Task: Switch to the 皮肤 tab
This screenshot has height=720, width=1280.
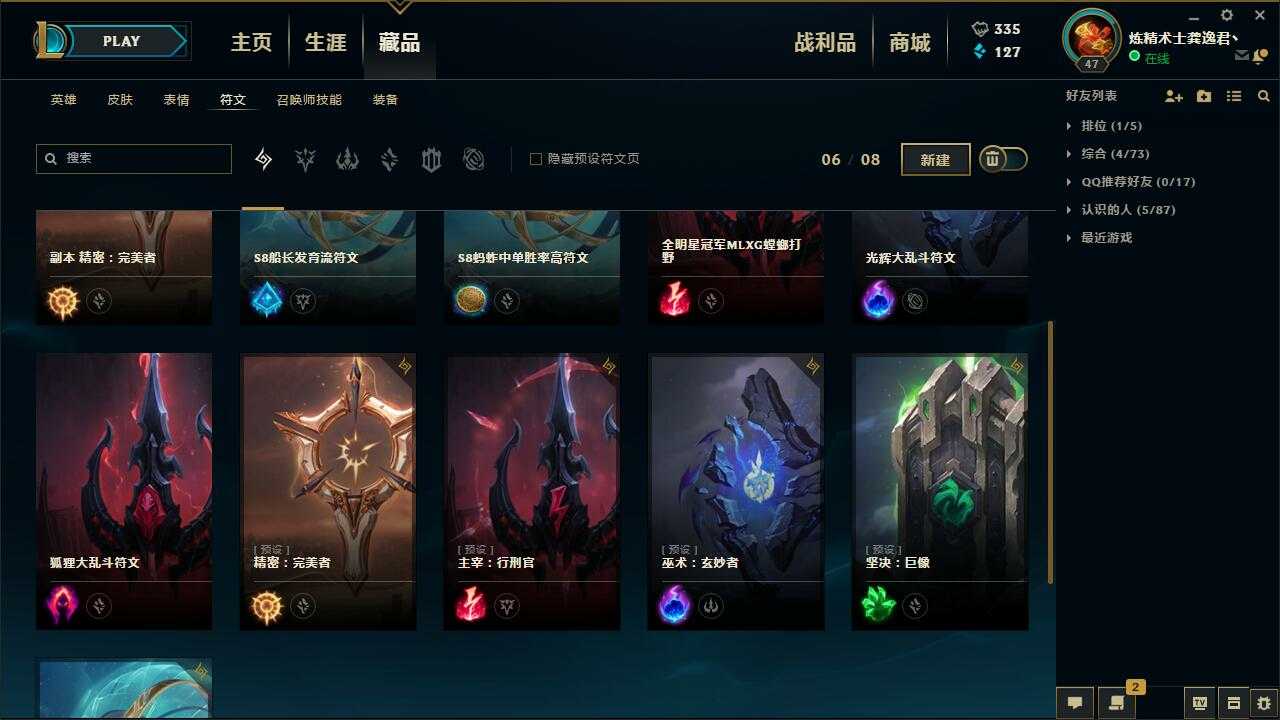Action: click(119, 99)
